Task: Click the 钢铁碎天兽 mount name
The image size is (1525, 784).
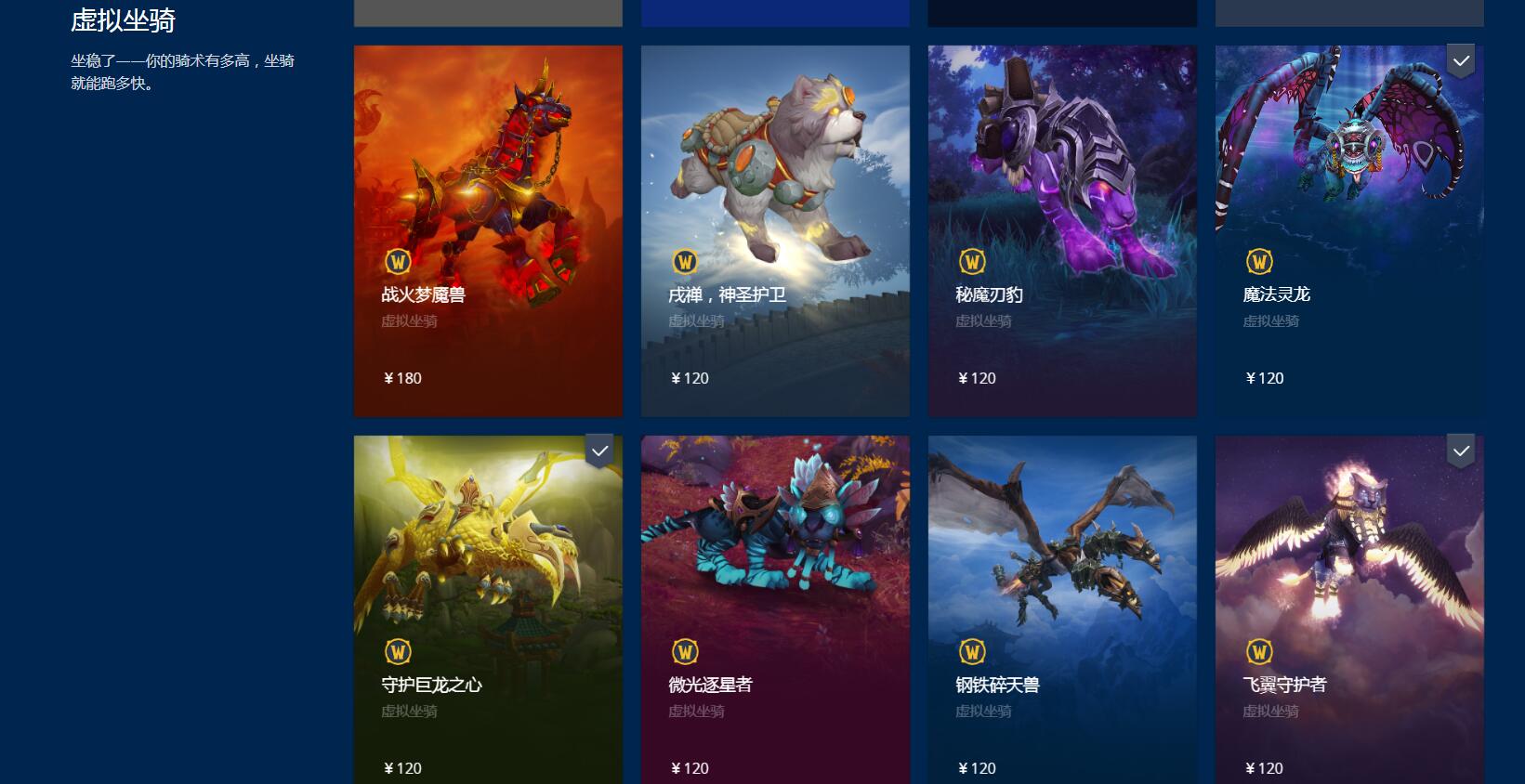Action: (997, 685)
